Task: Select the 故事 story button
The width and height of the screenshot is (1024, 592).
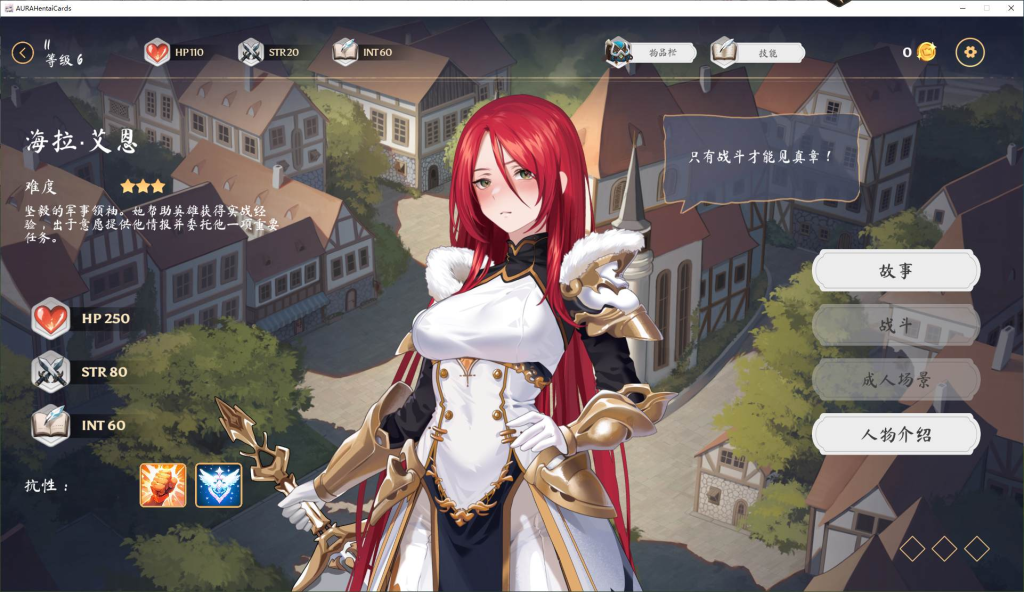Action: [x=895, y=270]
